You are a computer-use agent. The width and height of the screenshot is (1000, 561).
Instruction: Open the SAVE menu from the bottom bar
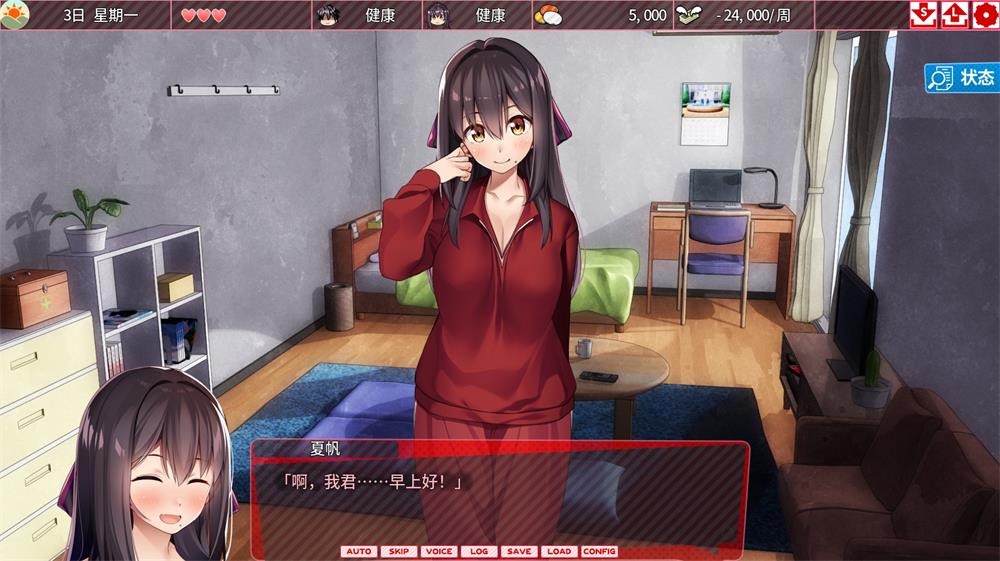point(519,551)
